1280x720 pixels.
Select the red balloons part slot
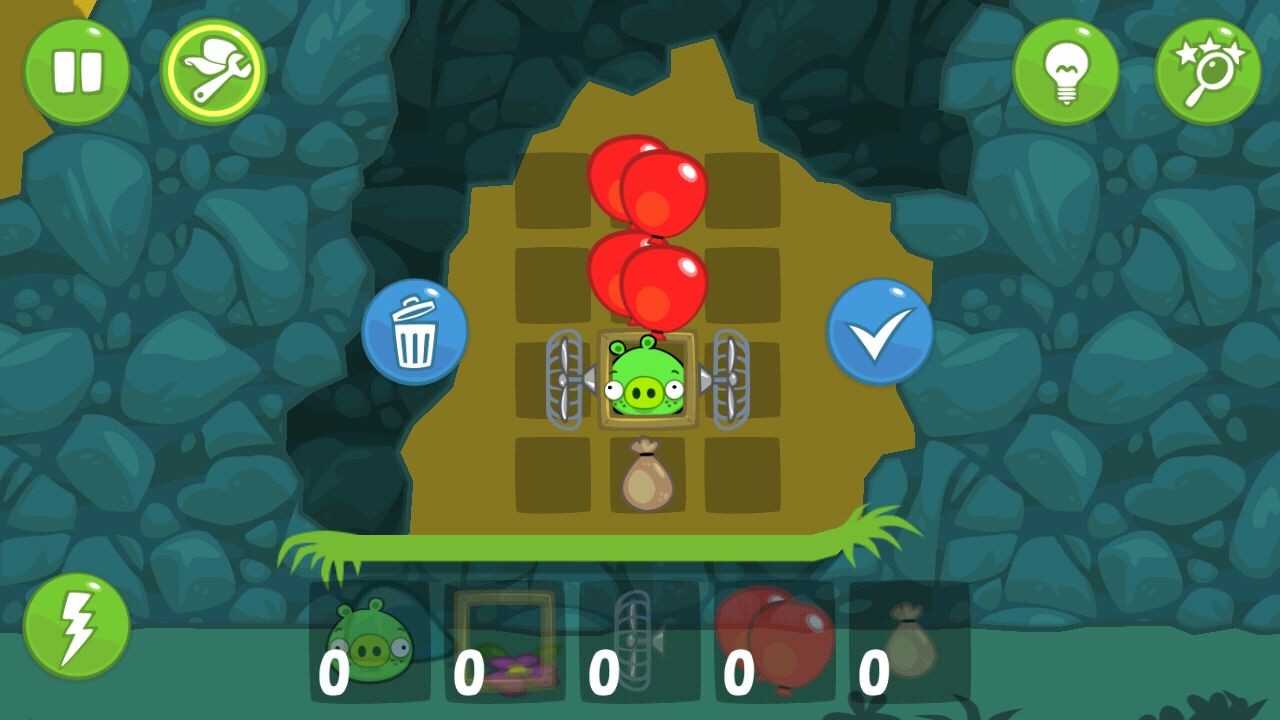(774, 642)
